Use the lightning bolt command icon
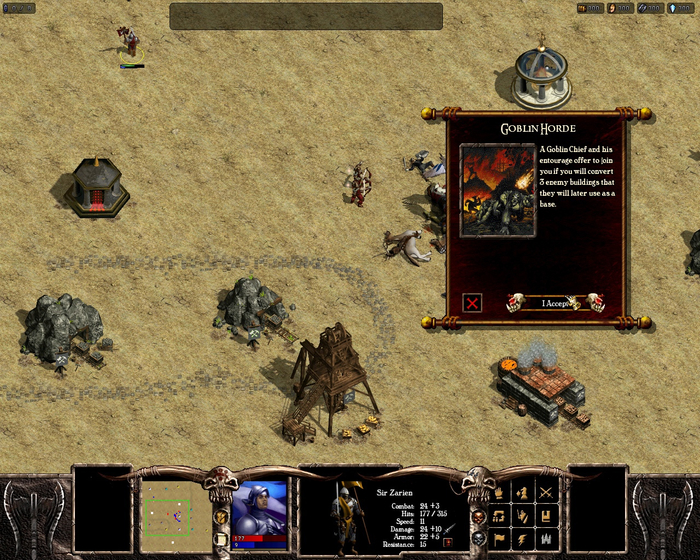The height and width of the screenshot is (560, 700). pos(521,539)
